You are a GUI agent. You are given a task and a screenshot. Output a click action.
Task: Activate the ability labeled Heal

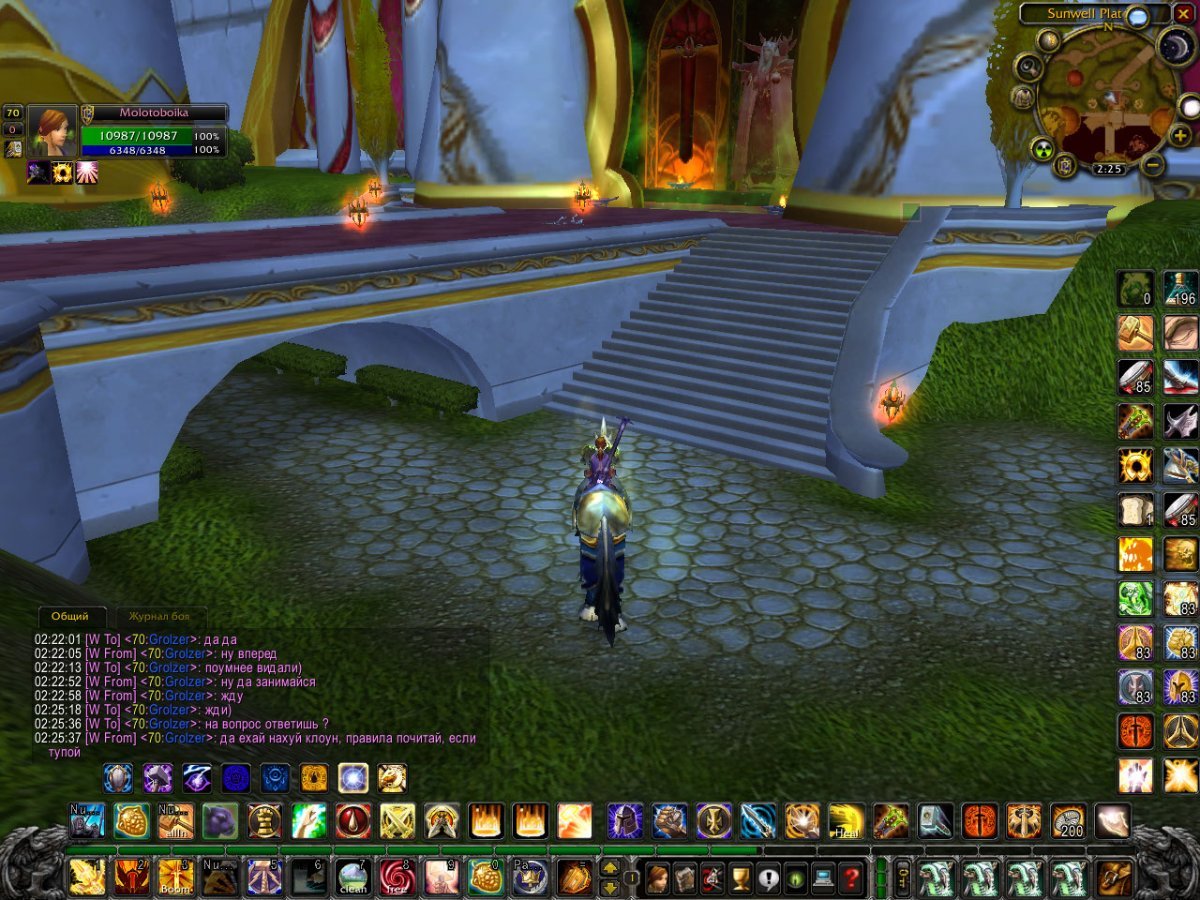(x=846, y=821)
